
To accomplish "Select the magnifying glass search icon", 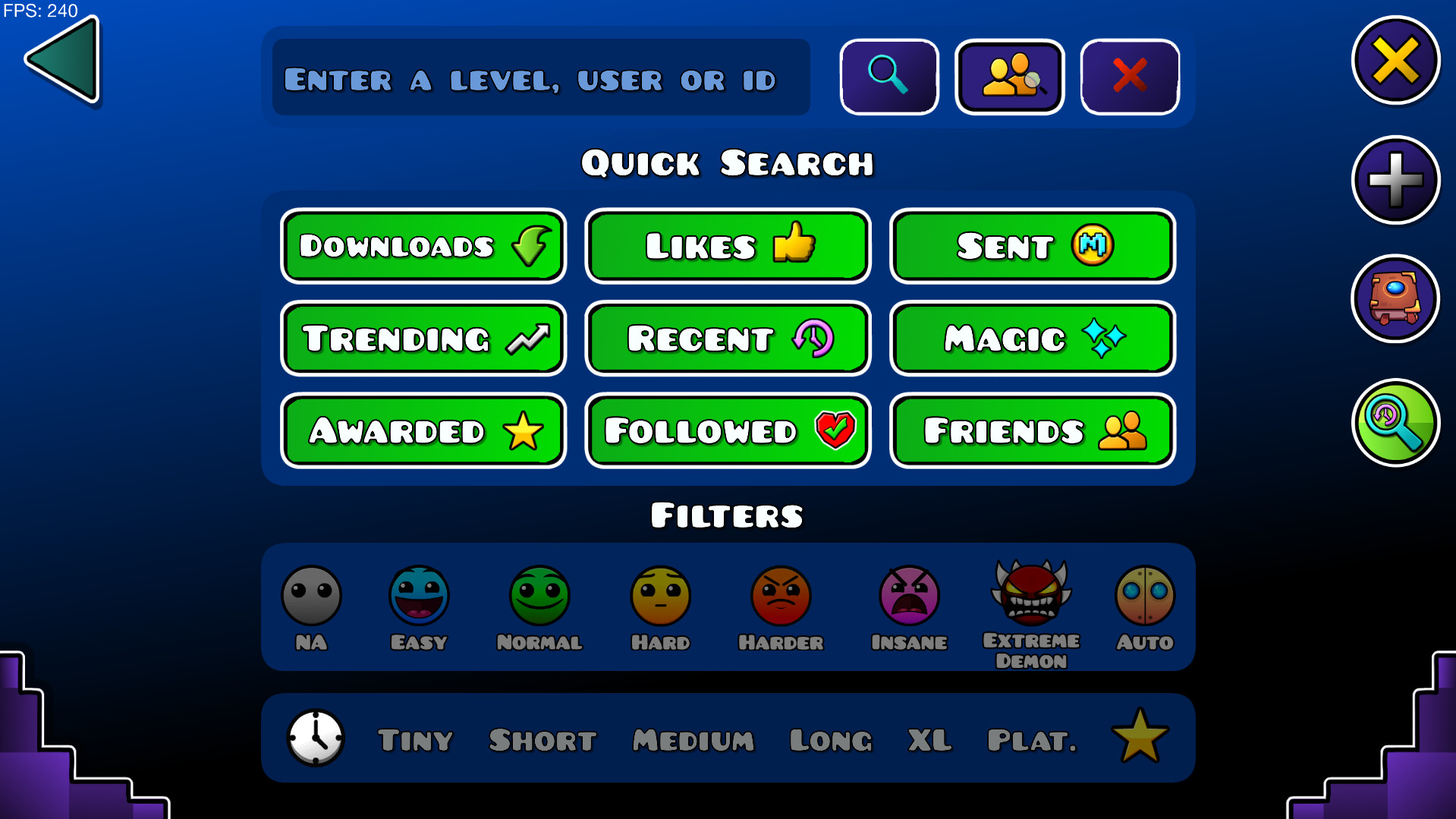I will [x=888, y=77].
